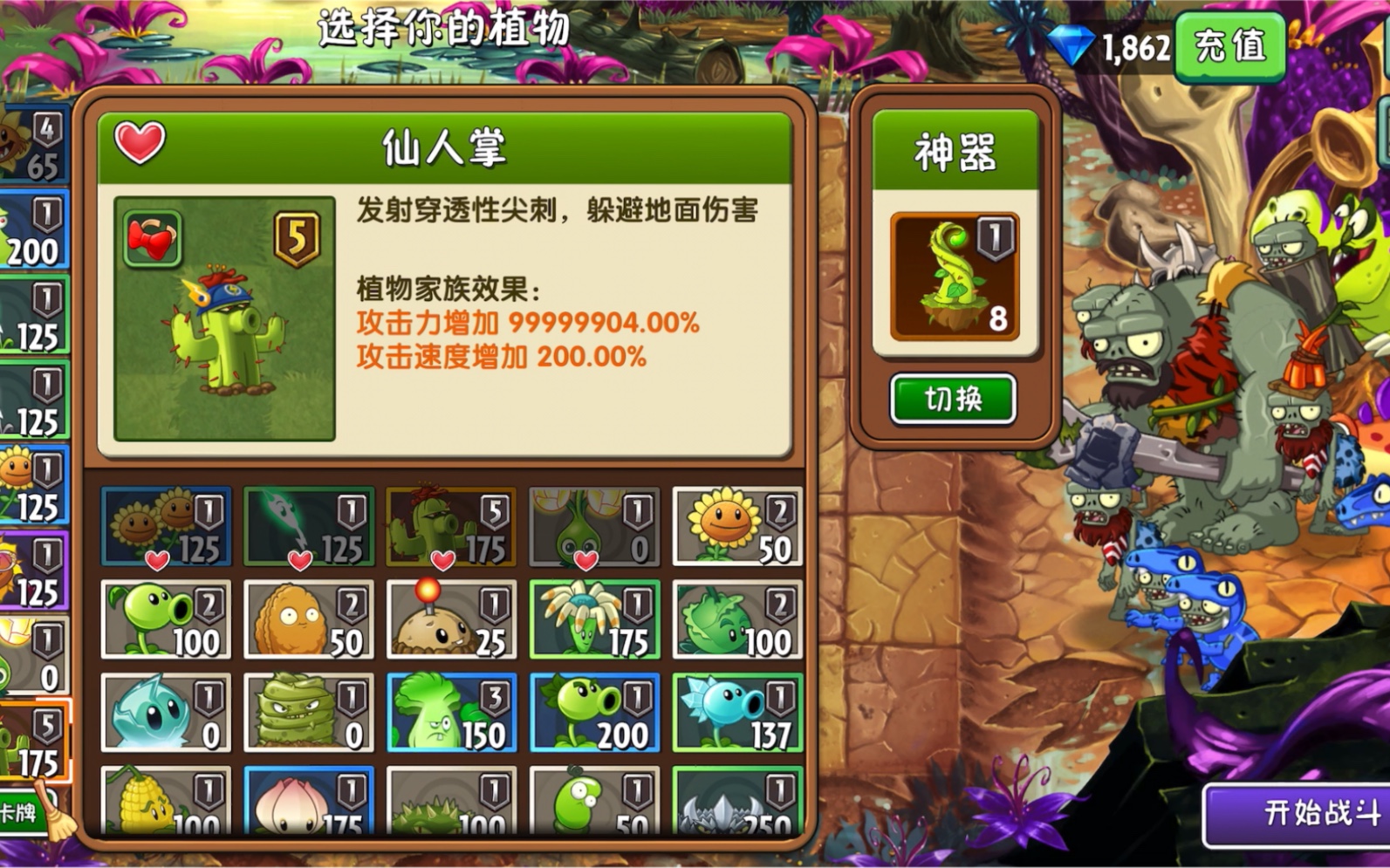1390x868 pixels.
Task: Select the Twin Sunflower seed card
Action: point(166,523)
